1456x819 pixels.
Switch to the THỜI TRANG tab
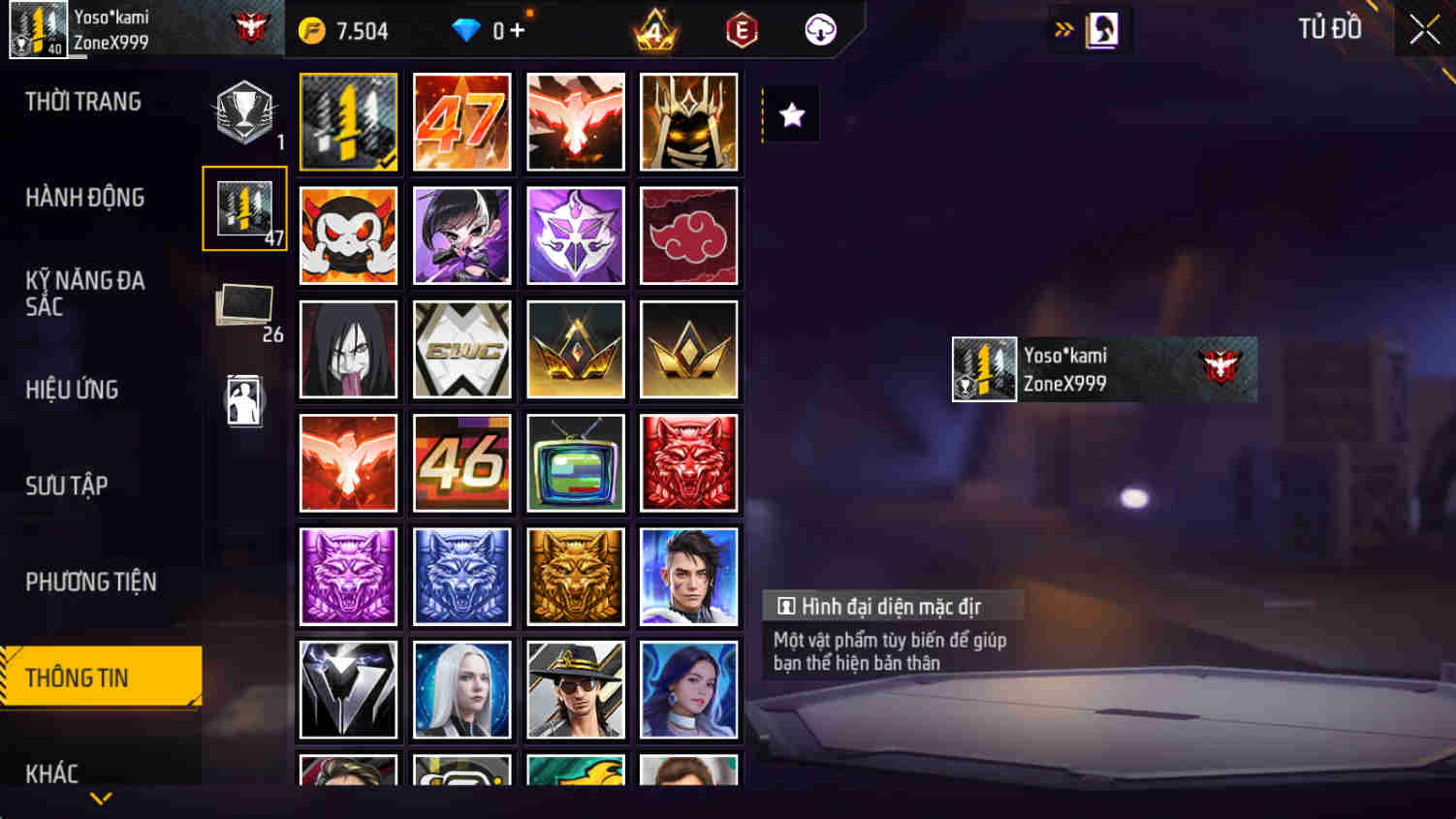click(84, 101)
